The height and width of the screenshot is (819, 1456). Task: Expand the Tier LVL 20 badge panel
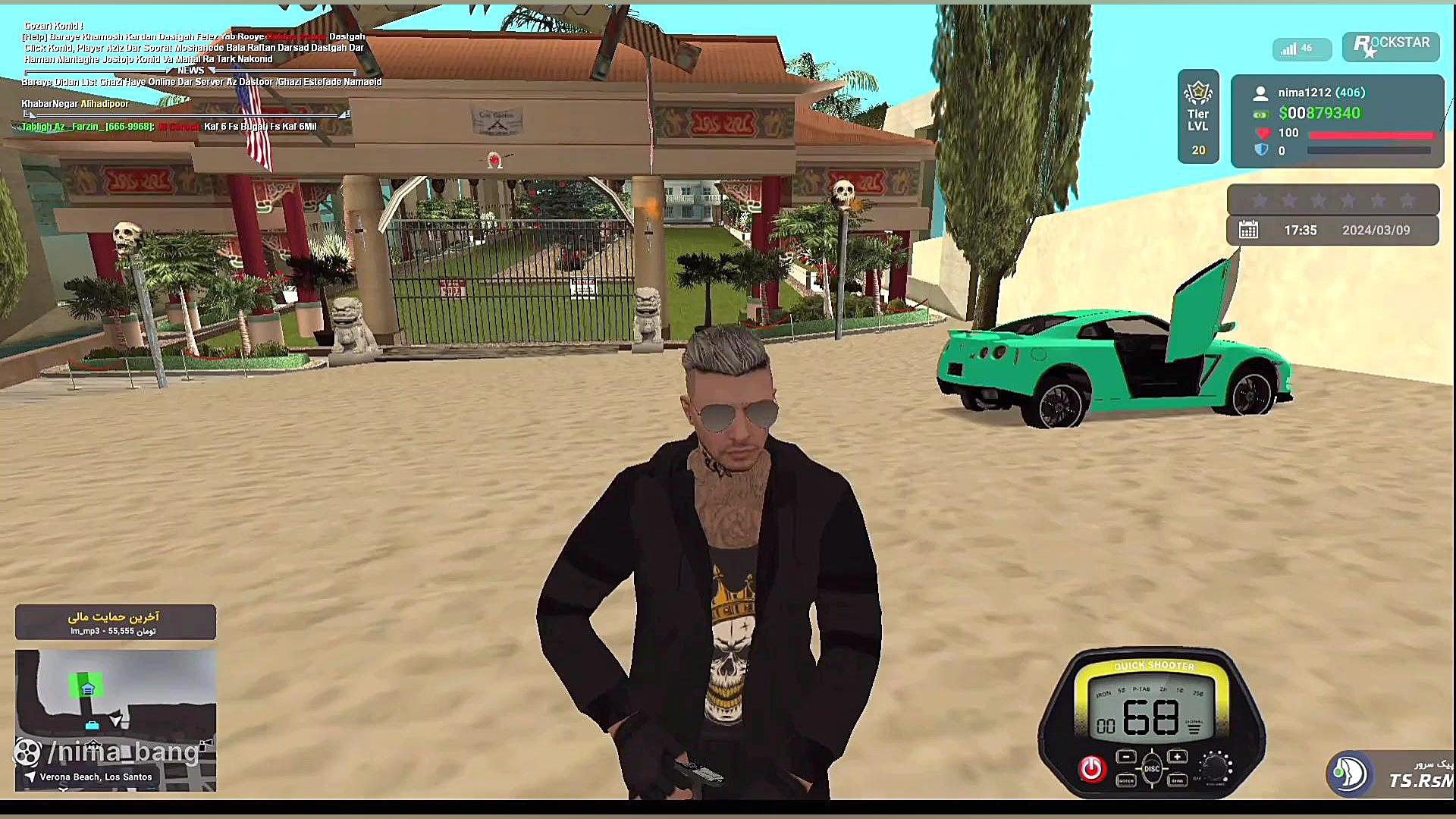pyautogui.click(x=1198, y=118)
